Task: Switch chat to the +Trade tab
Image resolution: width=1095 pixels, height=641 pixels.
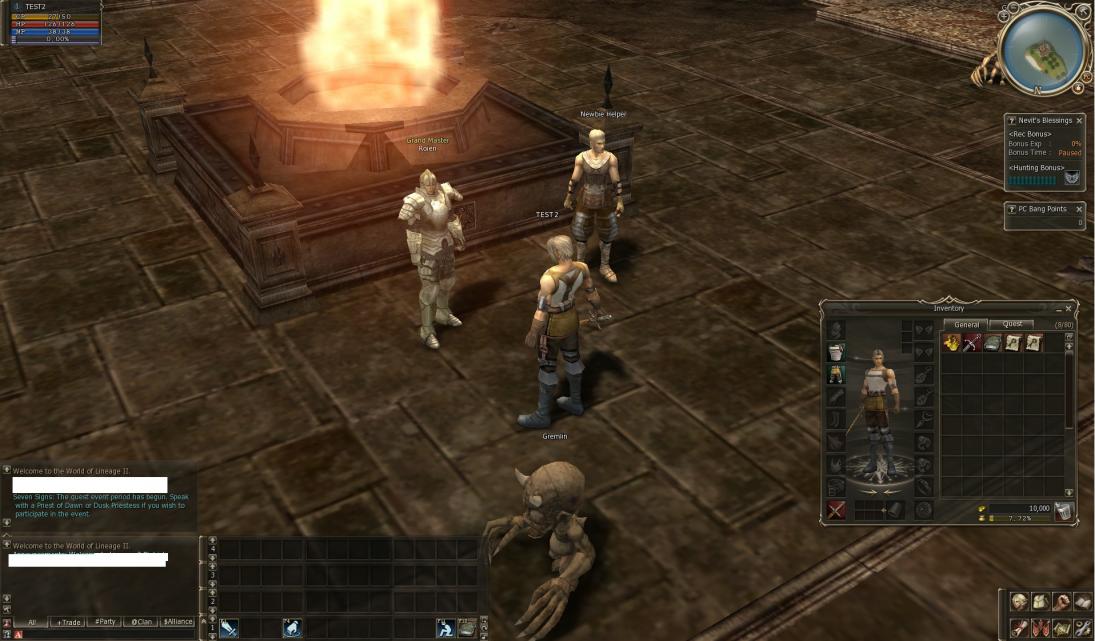Action: pos(68,622)
